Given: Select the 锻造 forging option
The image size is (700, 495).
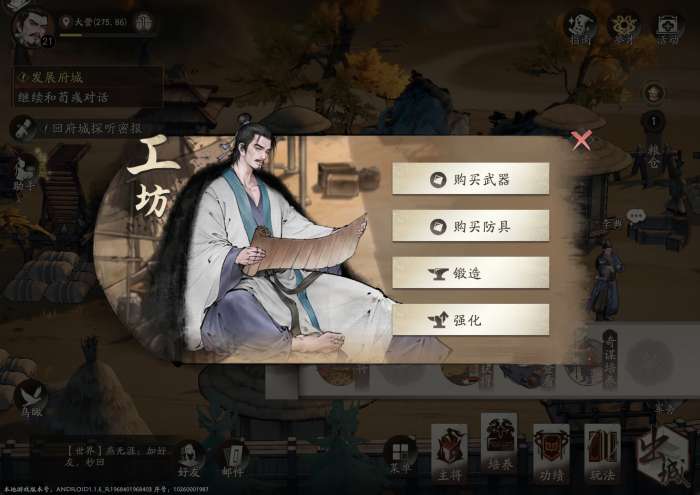Looking at the screenshot, I should tap(470, 273).
